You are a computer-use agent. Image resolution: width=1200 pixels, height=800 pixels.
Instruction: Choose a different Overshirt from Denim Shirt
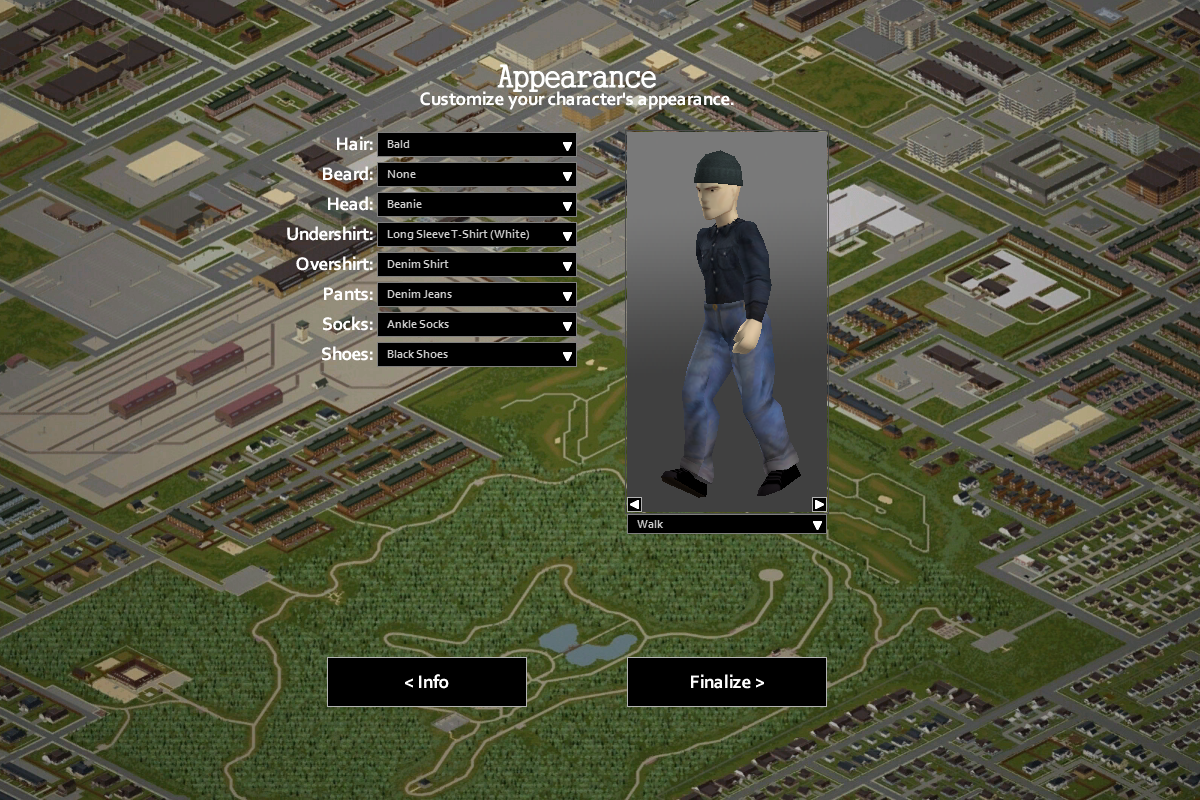476,265
